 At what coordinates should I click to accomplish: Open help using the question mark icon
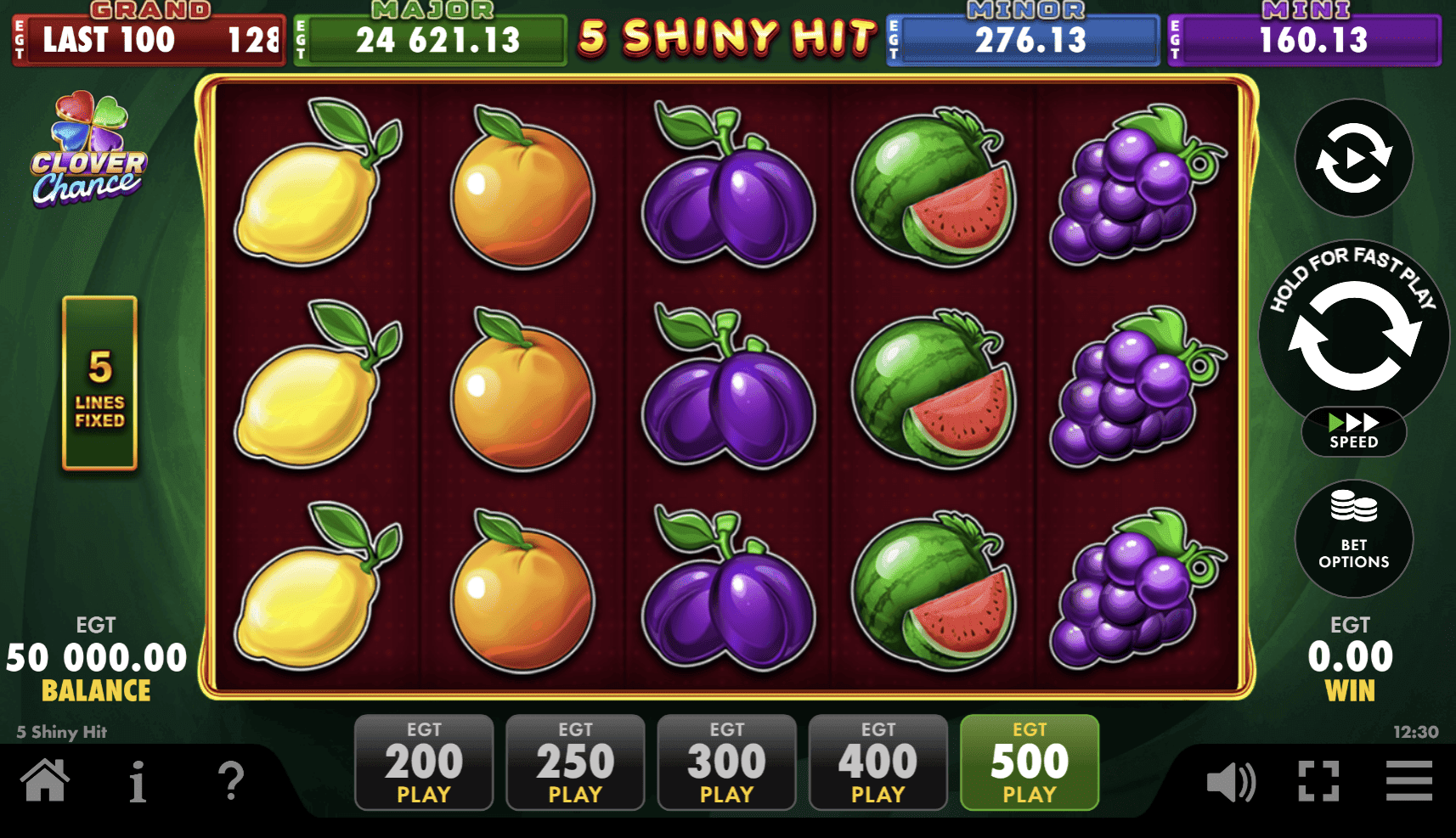click(x=231, y=782)
